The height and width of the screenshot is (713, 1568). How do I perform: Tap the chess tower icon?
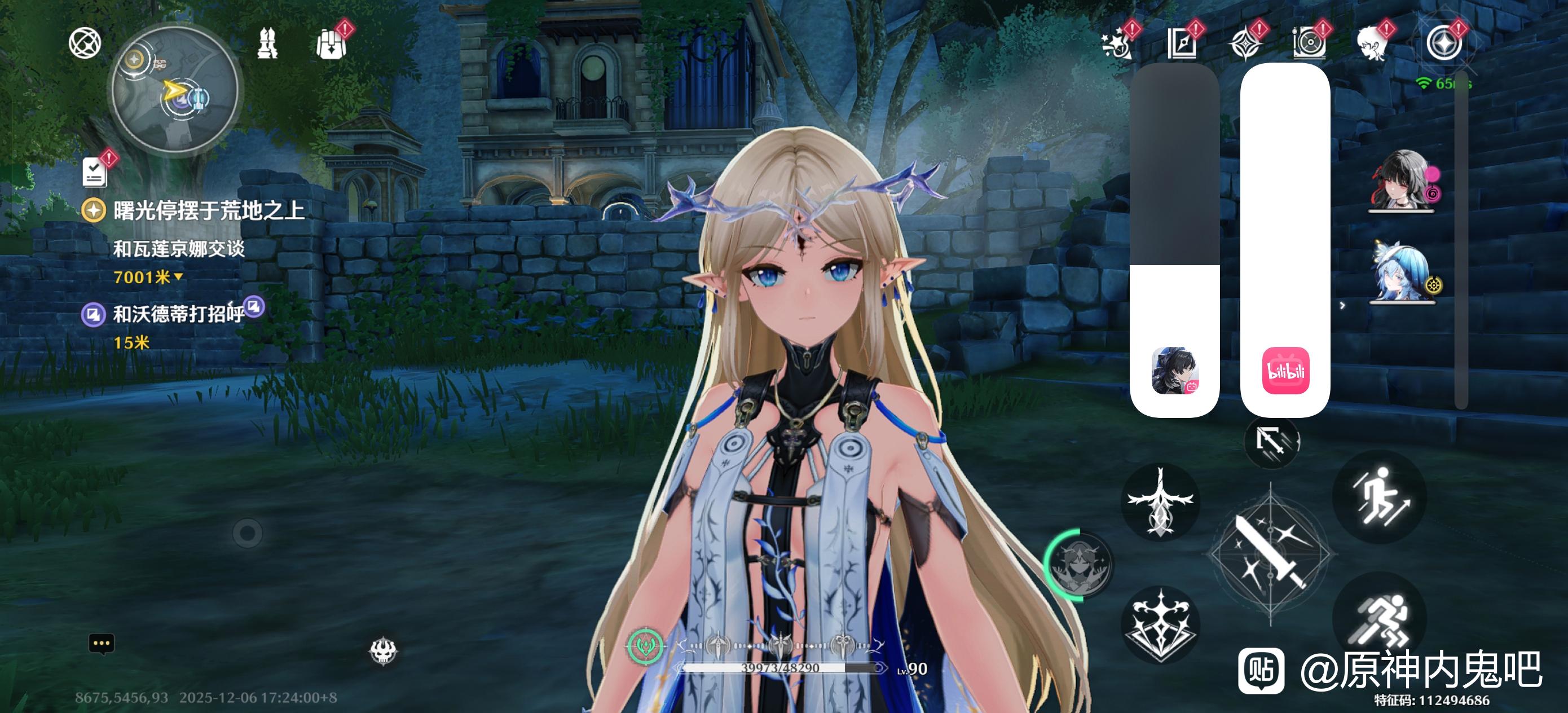tap(267, 44)
